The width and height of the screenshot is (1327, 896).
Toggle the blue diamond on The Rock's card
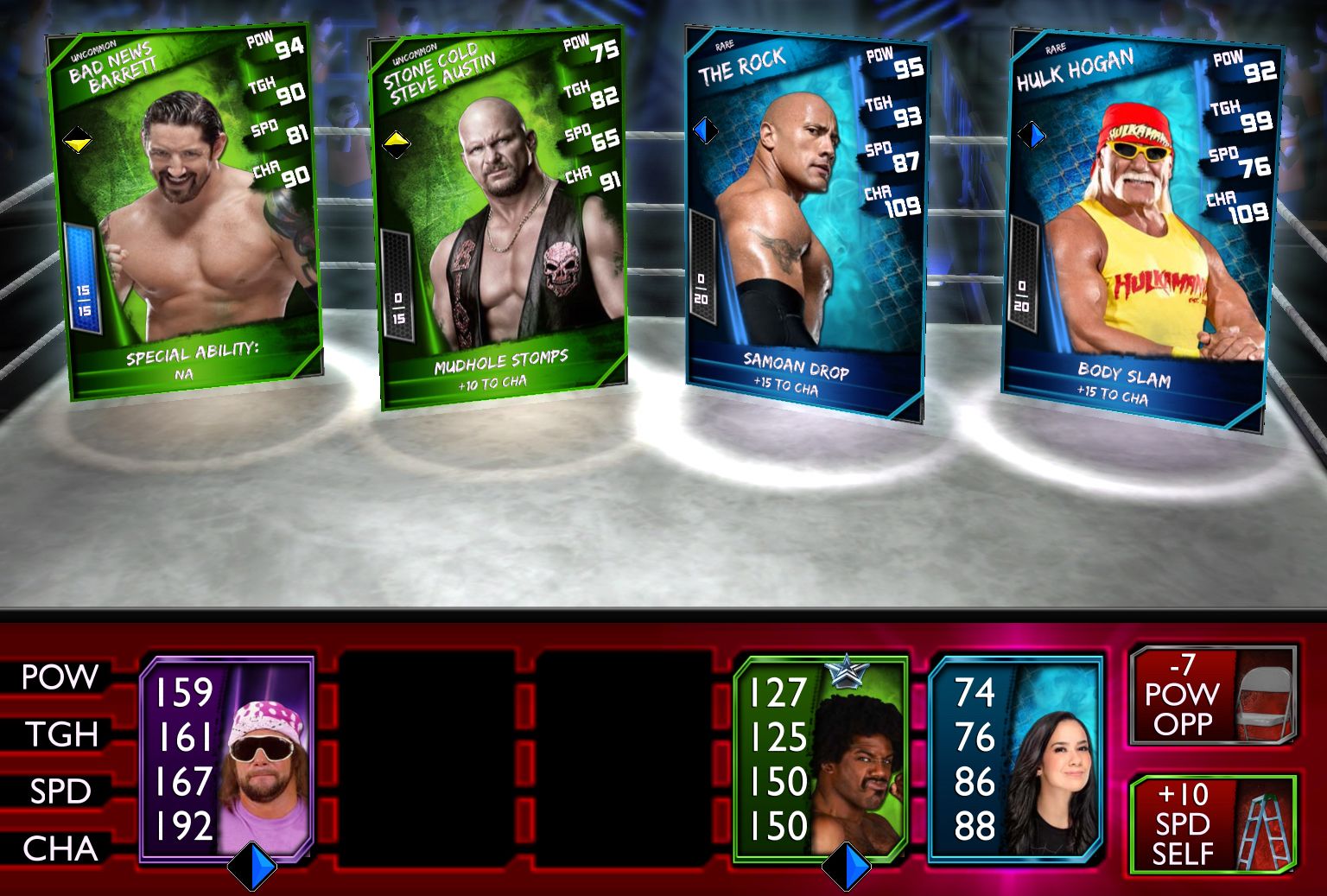tap(705, 131)
